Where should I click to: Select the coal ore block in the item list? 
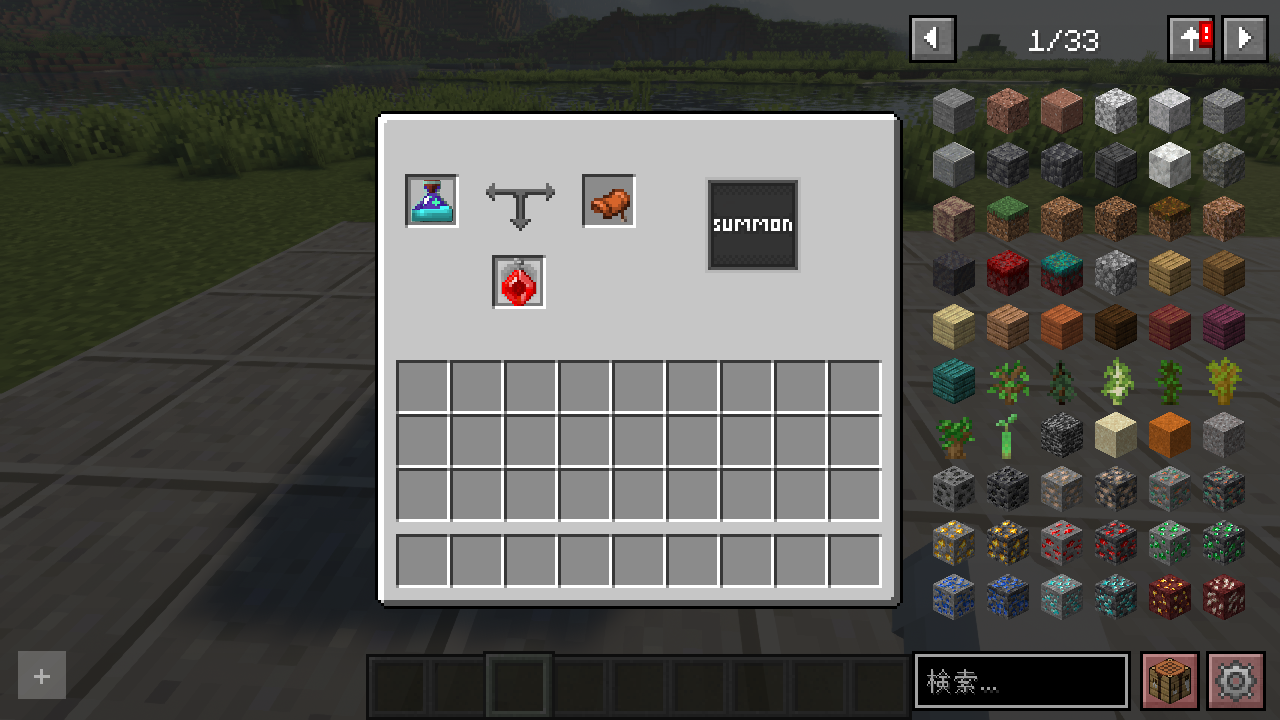[953, 489]
